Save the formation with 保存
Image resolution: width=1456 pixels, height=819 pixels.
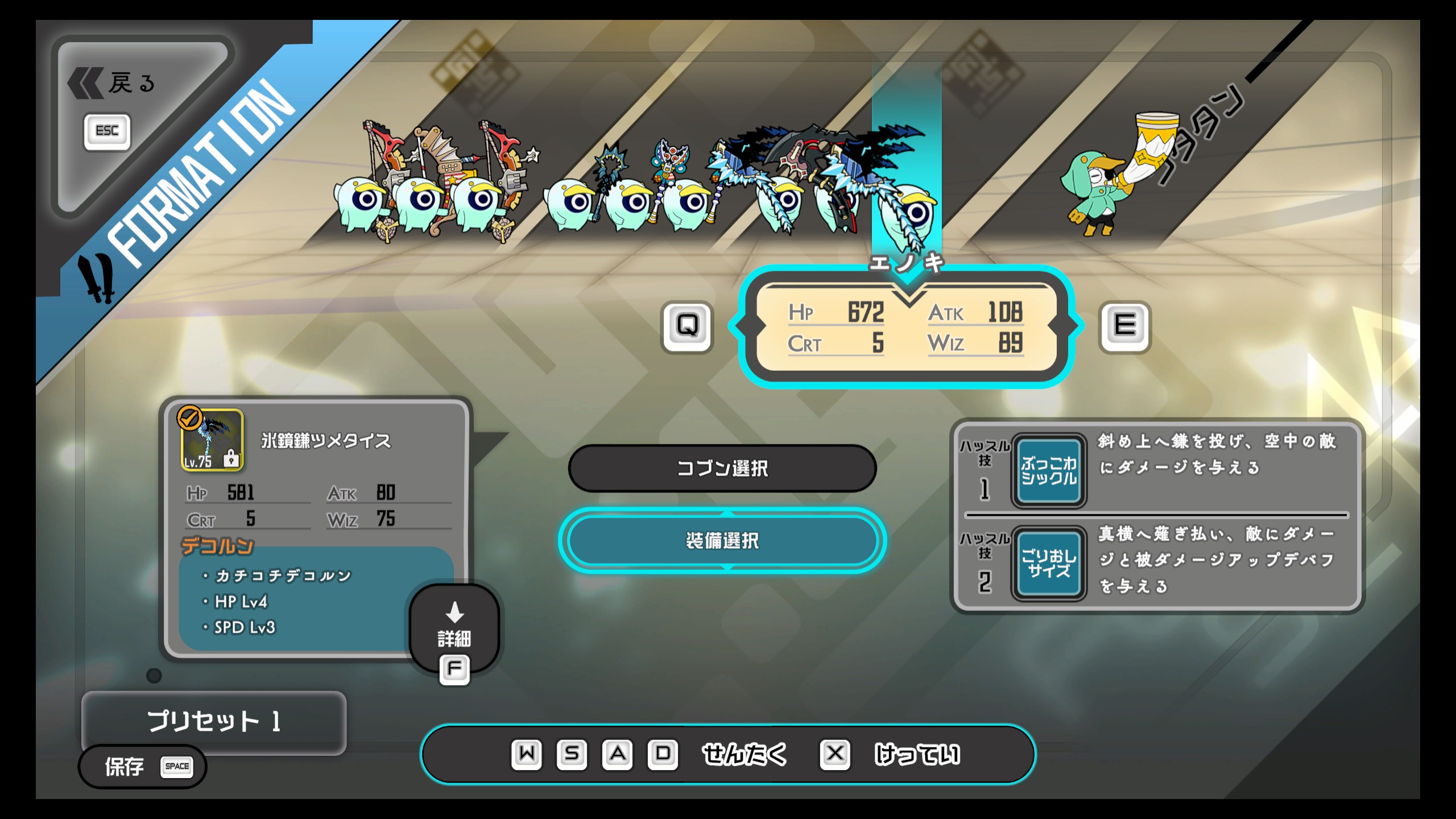142,767
